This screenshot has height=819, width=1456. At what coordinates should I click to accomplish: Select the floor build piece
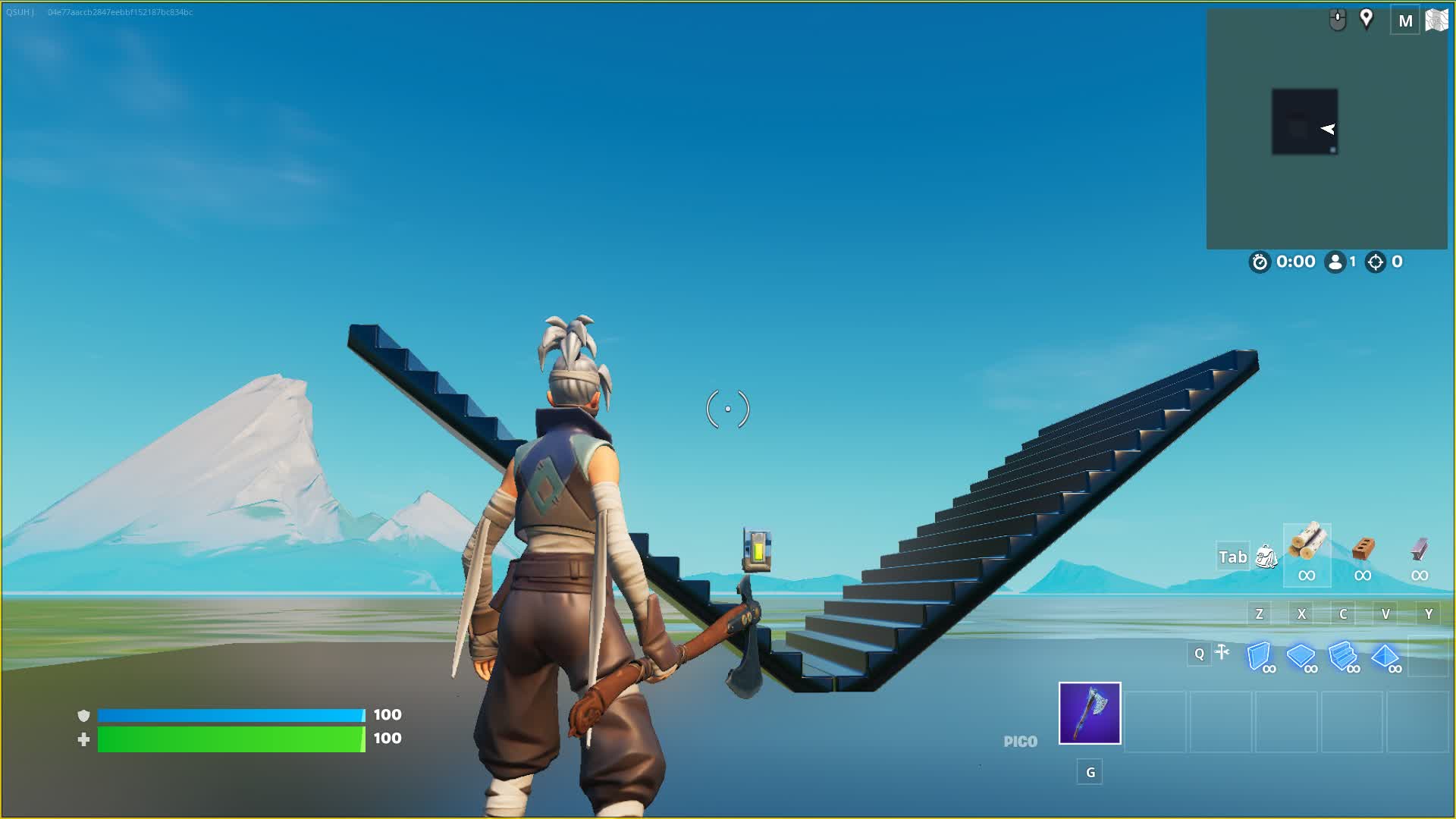1303,658
